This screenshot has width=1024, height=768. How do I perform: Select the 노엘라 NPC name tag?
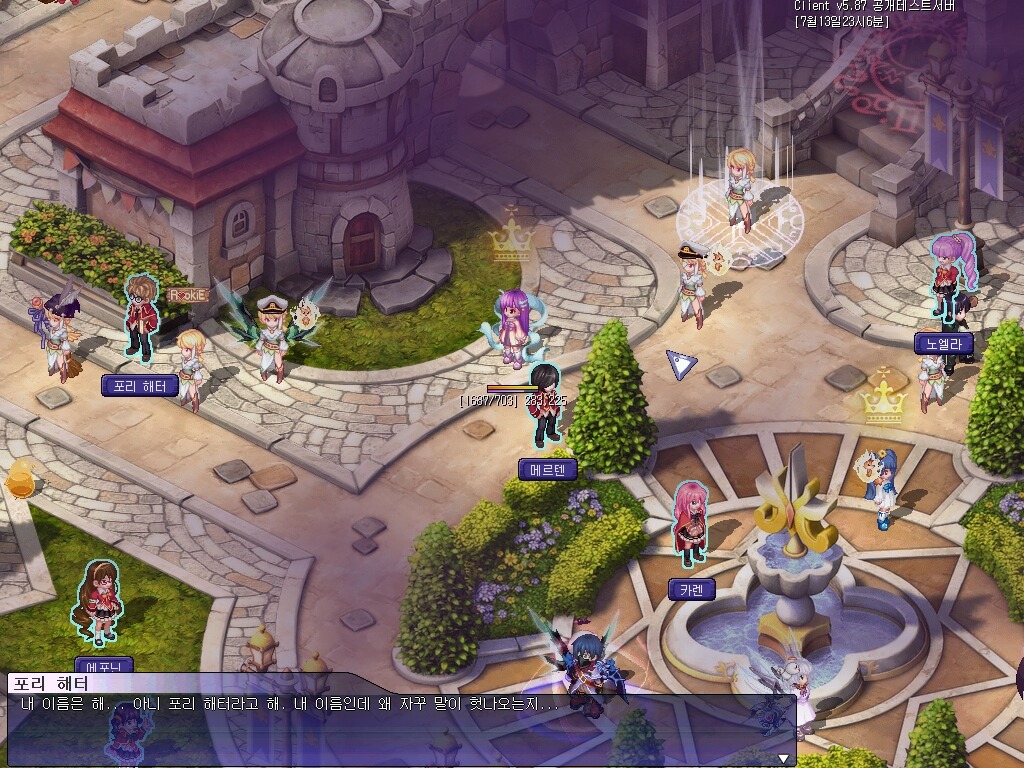[943, 343]
